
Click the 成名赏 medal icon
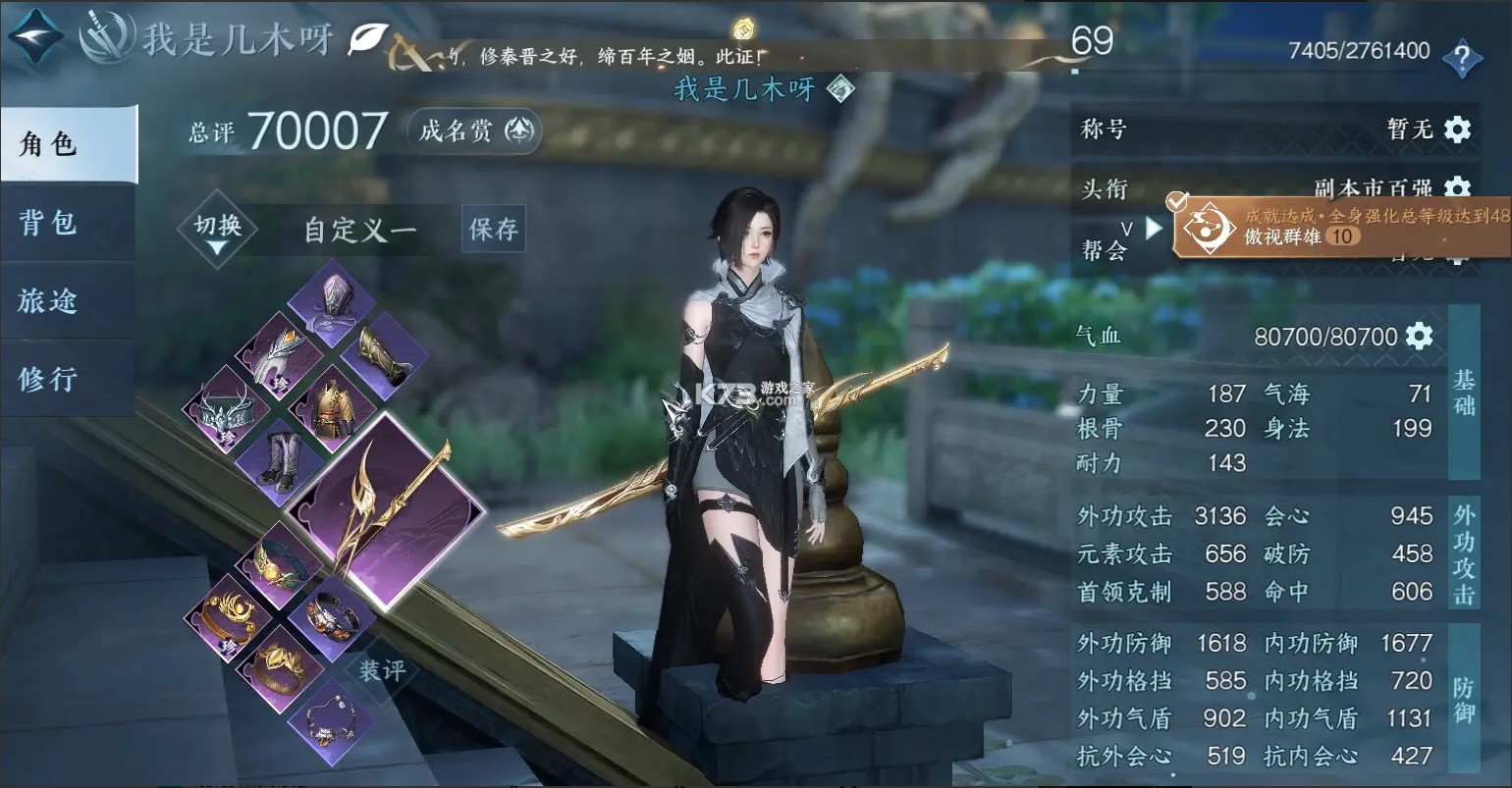point(519,131)
